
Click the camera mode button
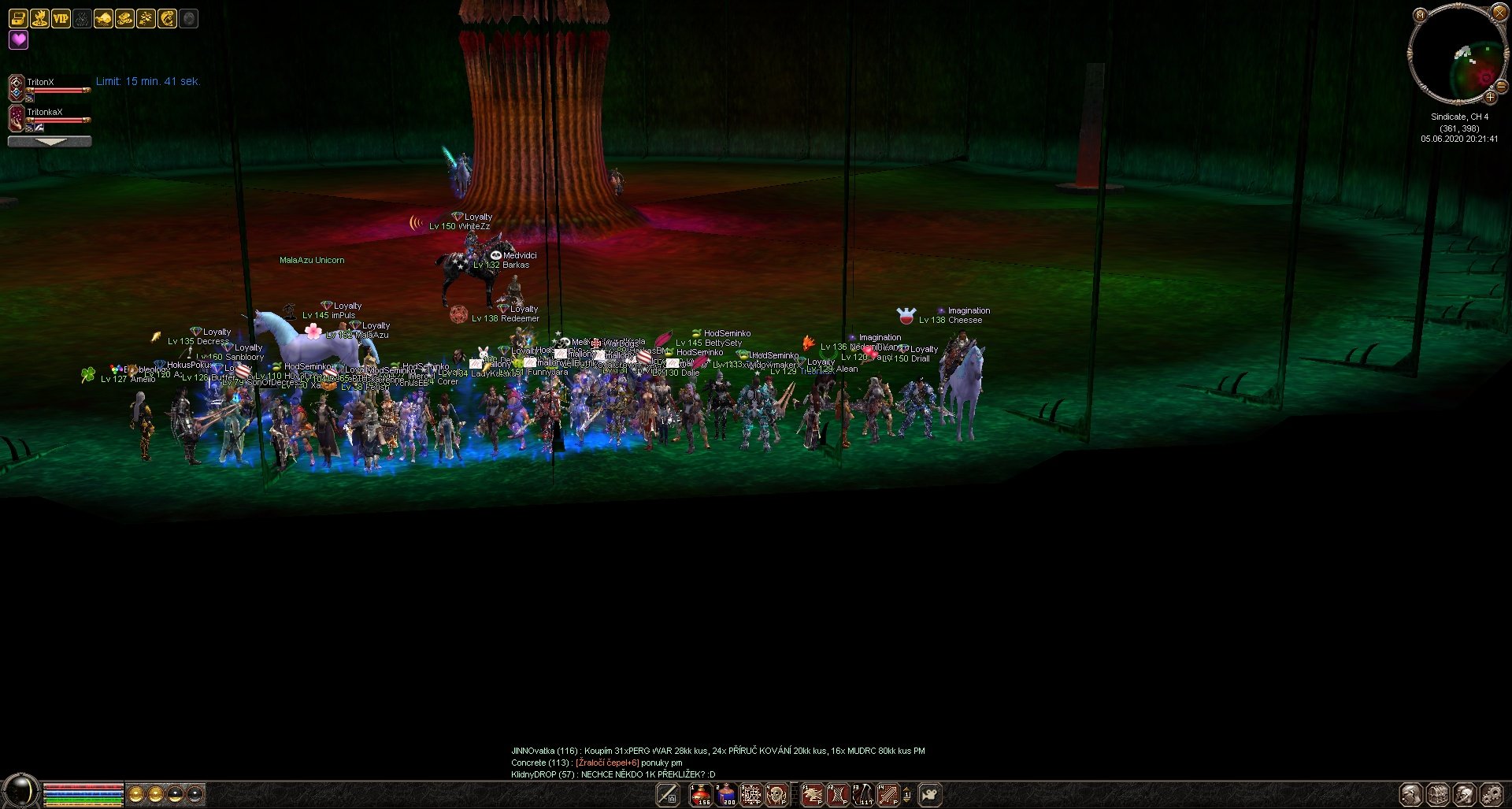pyautogui.click(x=930, y=795)
